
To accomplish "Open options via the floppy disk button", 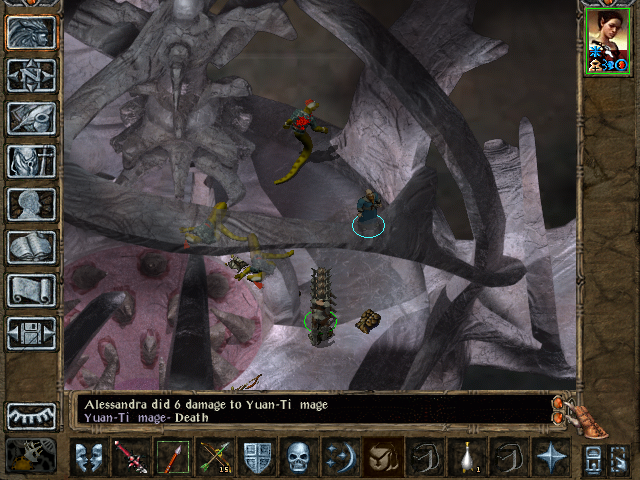I will pyautogui.click(x=31, y=333).
